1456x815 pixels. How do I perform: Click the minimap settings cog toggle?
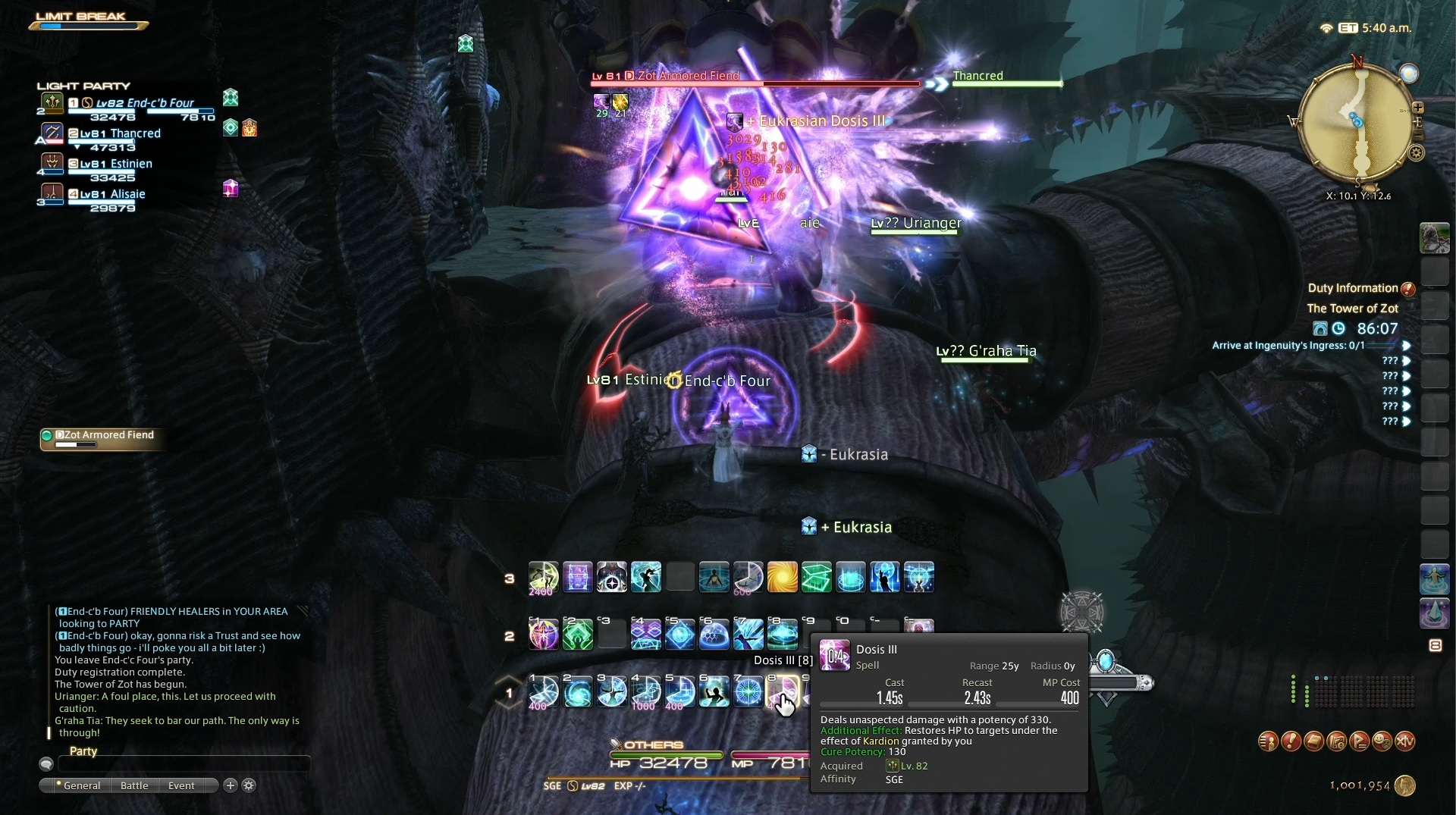click(1417, 153)
